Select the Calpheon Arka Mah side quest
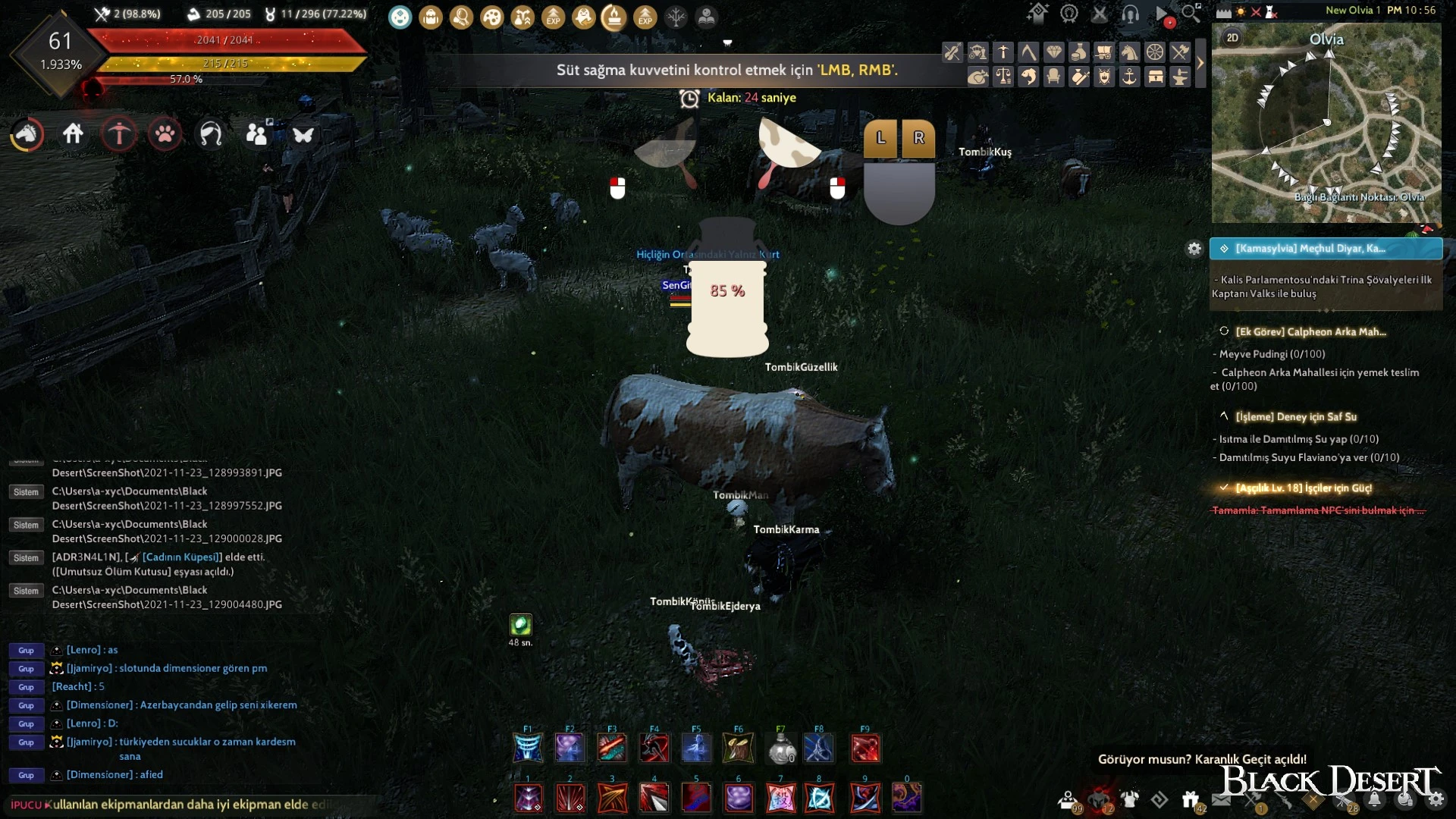 [1310, 331]
